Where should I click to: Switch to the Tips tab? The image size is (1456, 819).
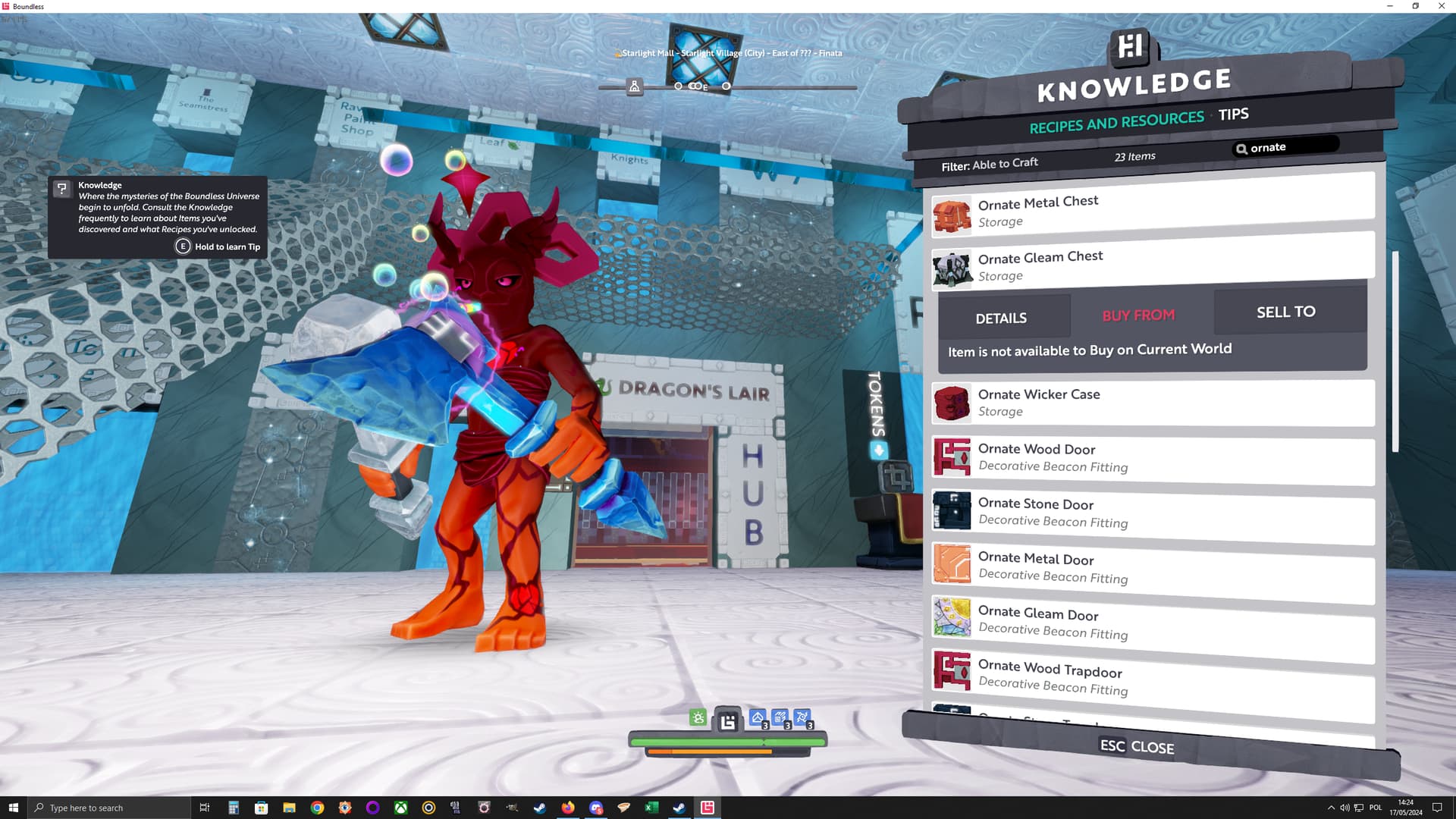pos(1233,115)
